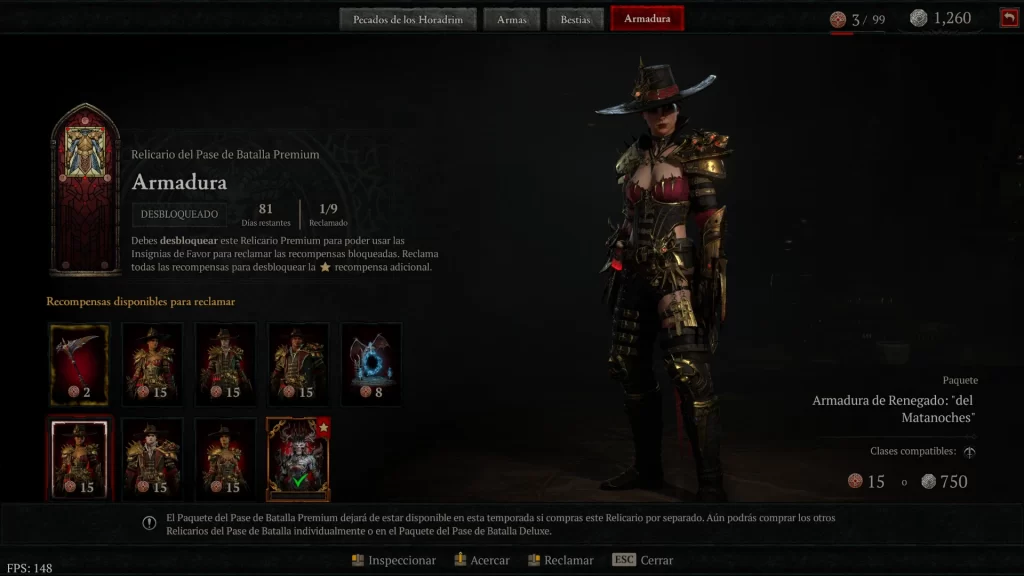Click the Armadura stained-glass reliquary emblem
This screenshot has width=1024, height=576.
85,188
